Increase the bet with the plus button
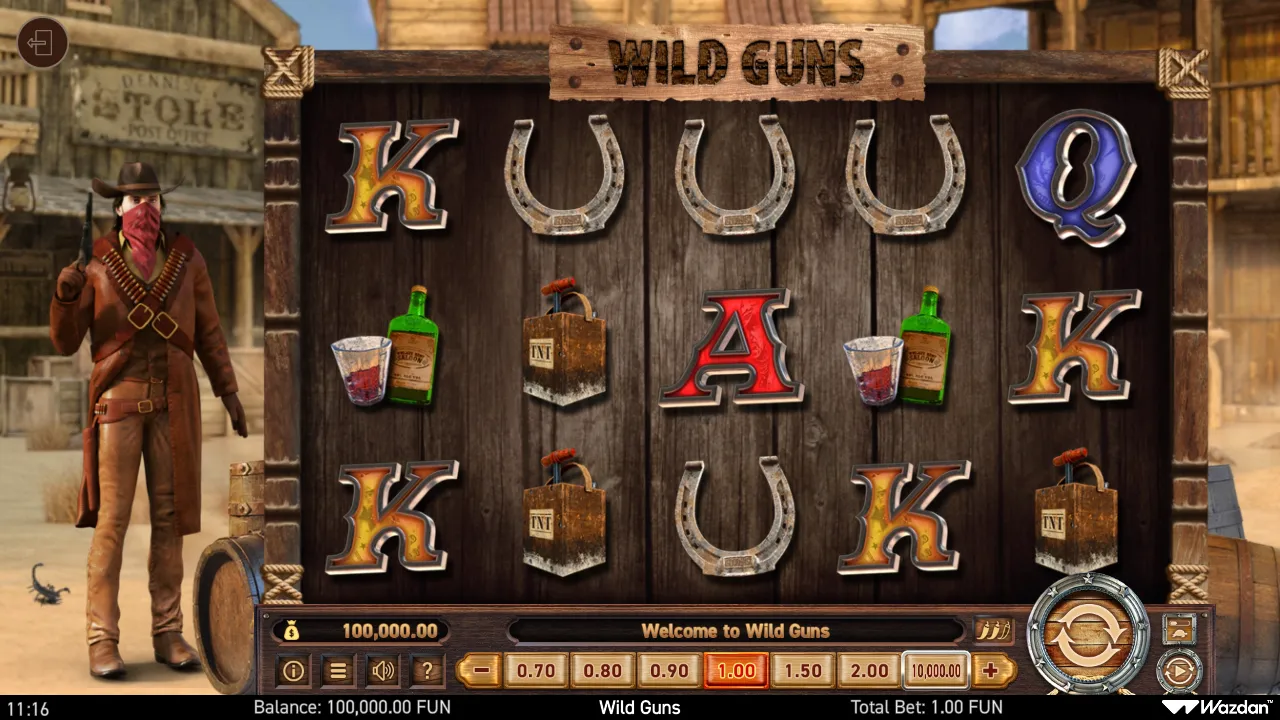This screenshot has width=1280, height=720. click(989, 671)
